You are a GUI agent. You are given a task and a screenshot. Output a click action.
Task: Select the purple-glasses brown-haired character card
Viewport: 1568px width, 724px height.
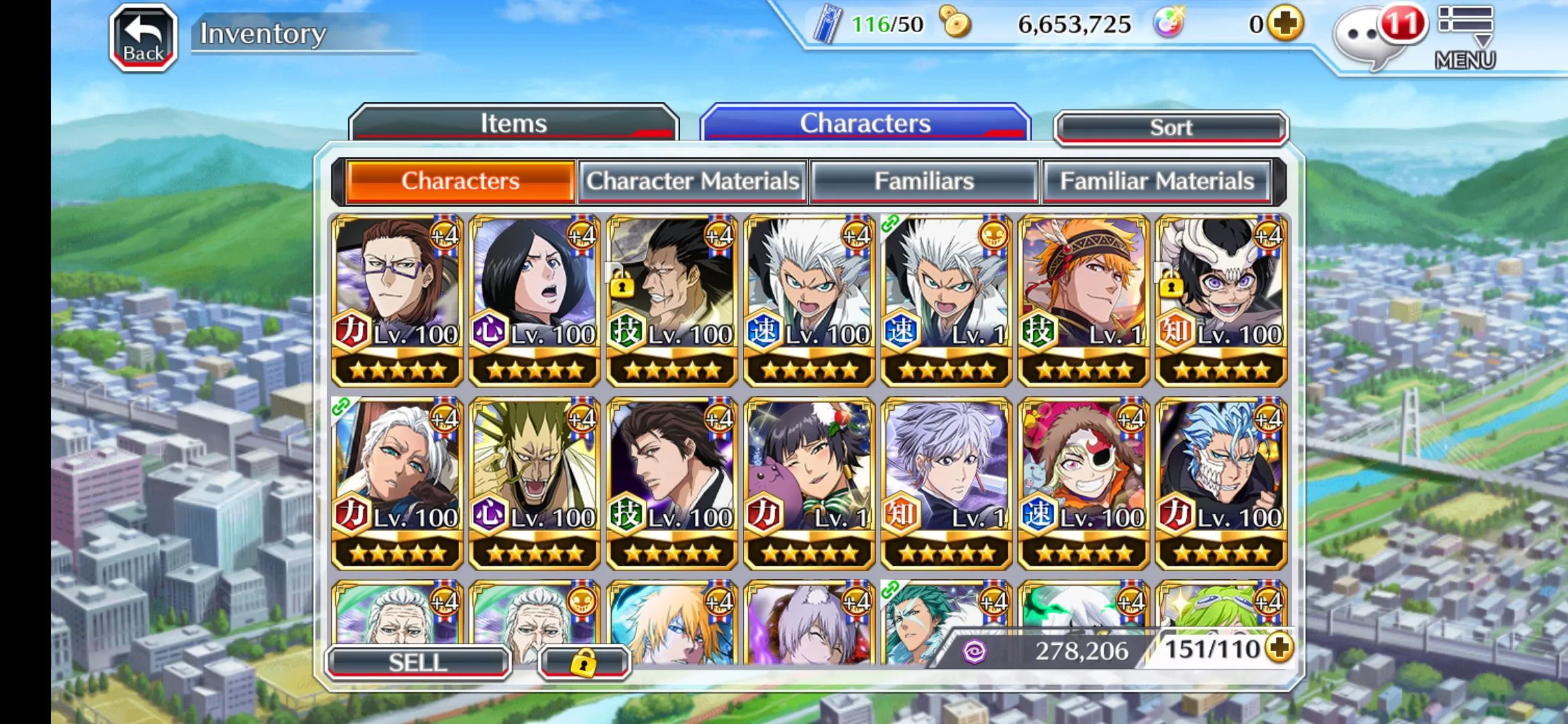[397, 300]
